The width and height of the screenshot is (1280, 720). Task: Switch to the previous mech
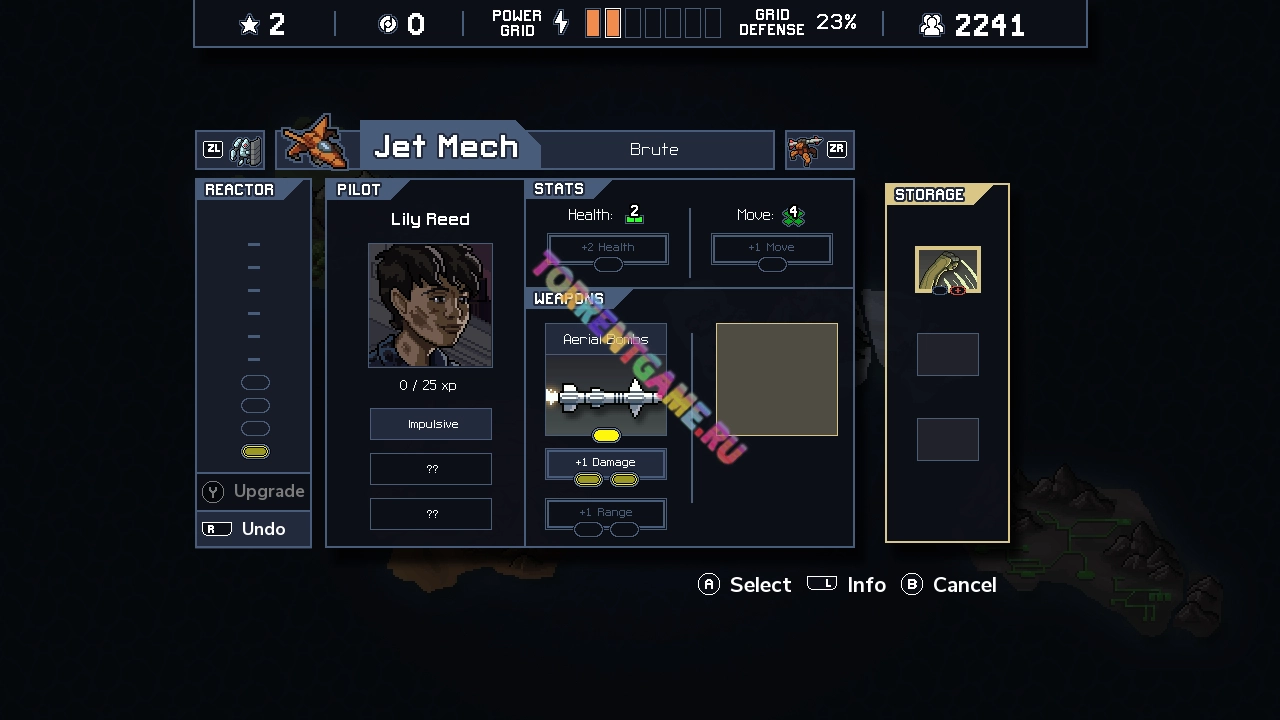click(x=230, y=150)
